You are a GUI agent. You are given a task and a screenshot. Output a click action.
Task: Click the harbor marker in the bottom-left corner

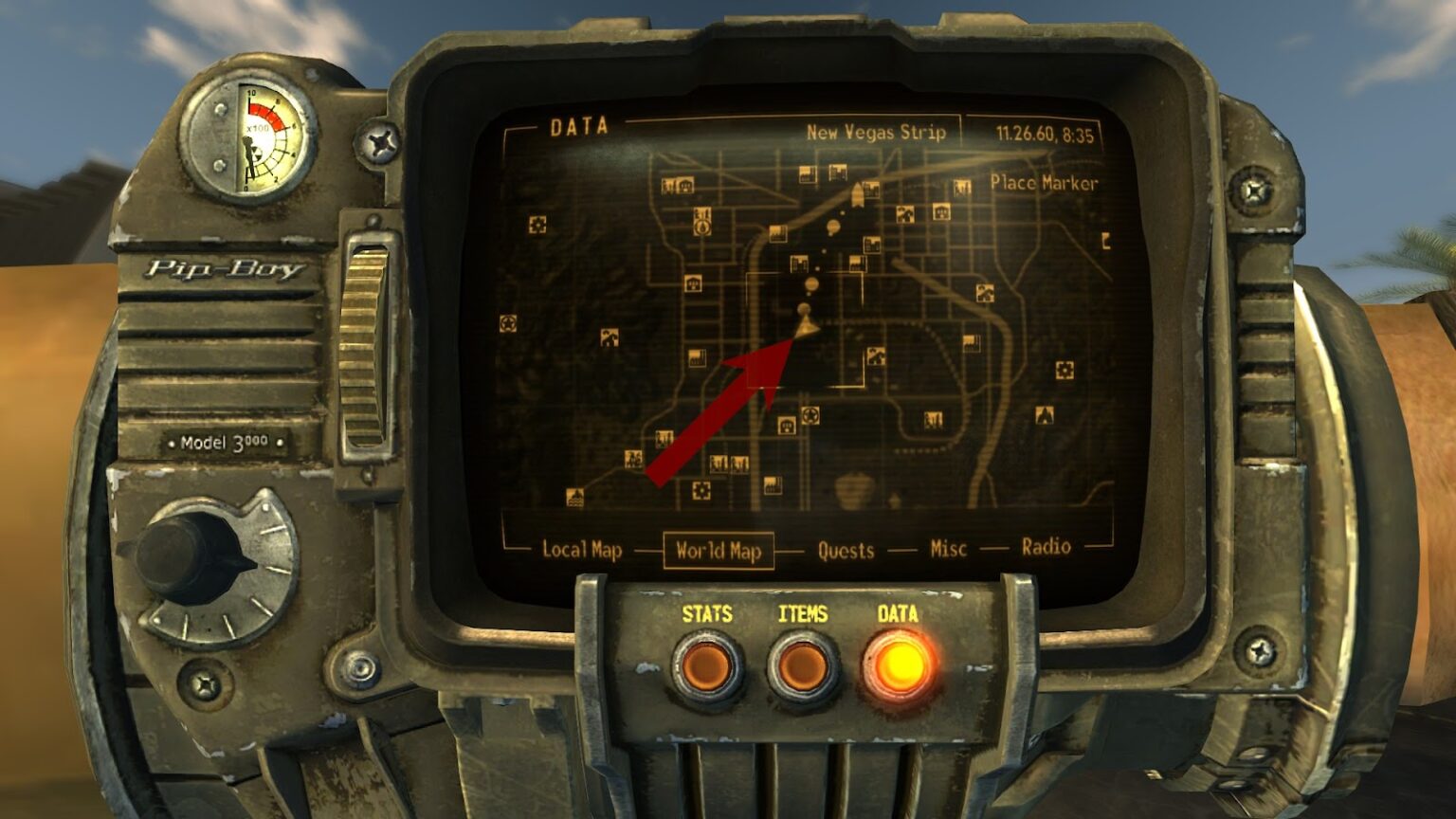point(574,497)
